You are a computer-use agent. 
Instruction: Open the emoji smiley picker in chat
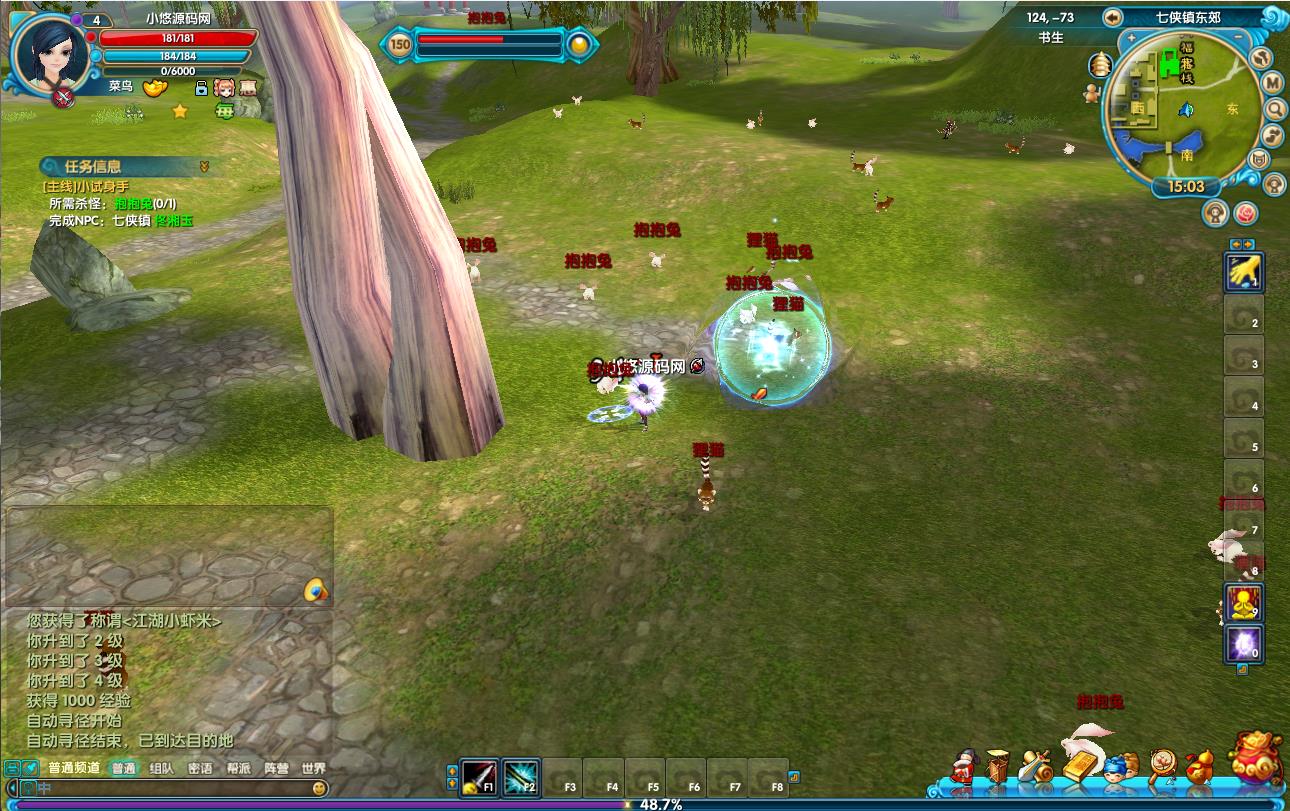click(x=319, y=788)
